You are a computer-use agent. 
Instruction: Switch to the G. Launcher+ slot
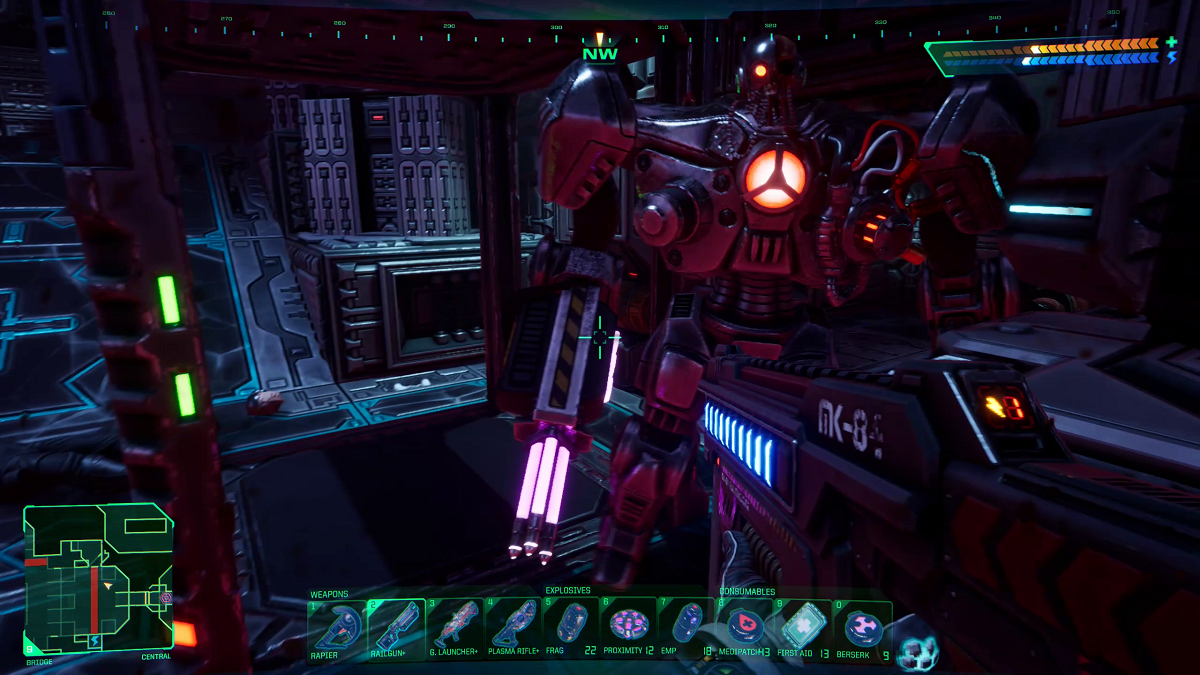(x=454, y=627)
